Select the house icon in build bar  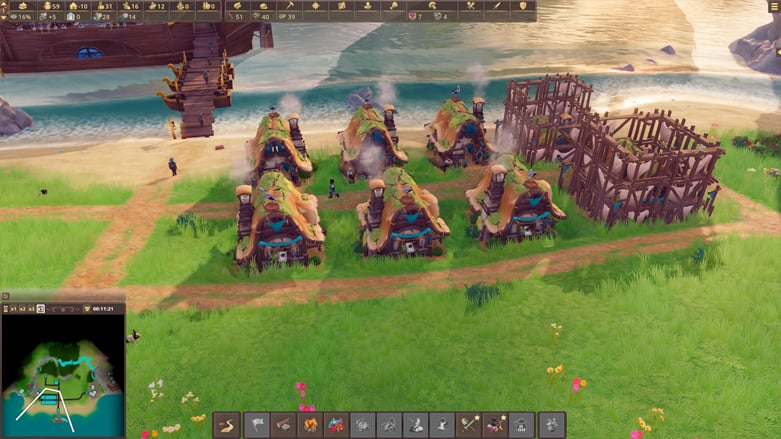pos(521,425)
